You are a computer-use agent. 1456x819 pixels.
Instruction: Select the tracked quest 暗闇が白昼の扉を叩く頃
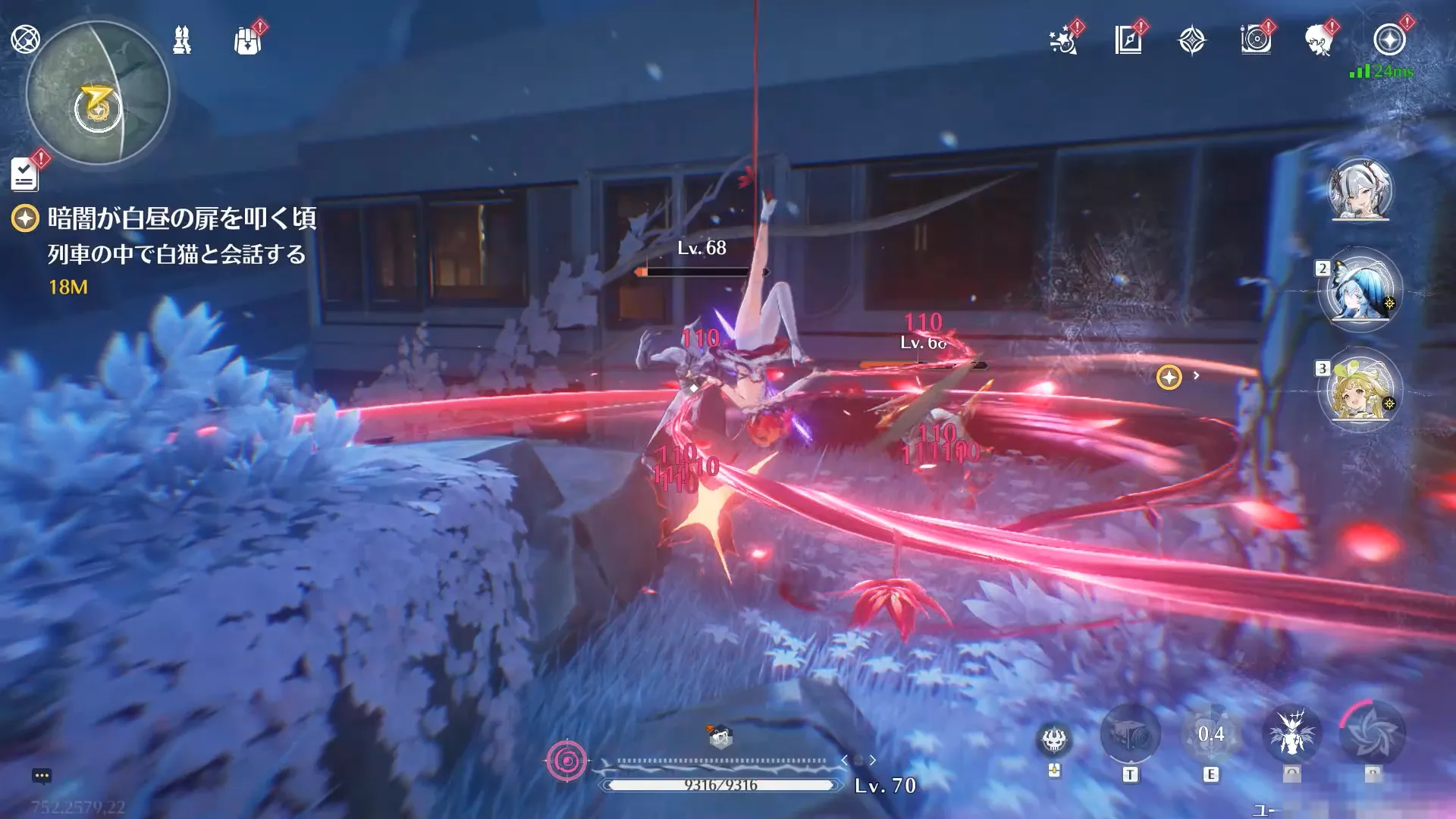pos(181,218)
